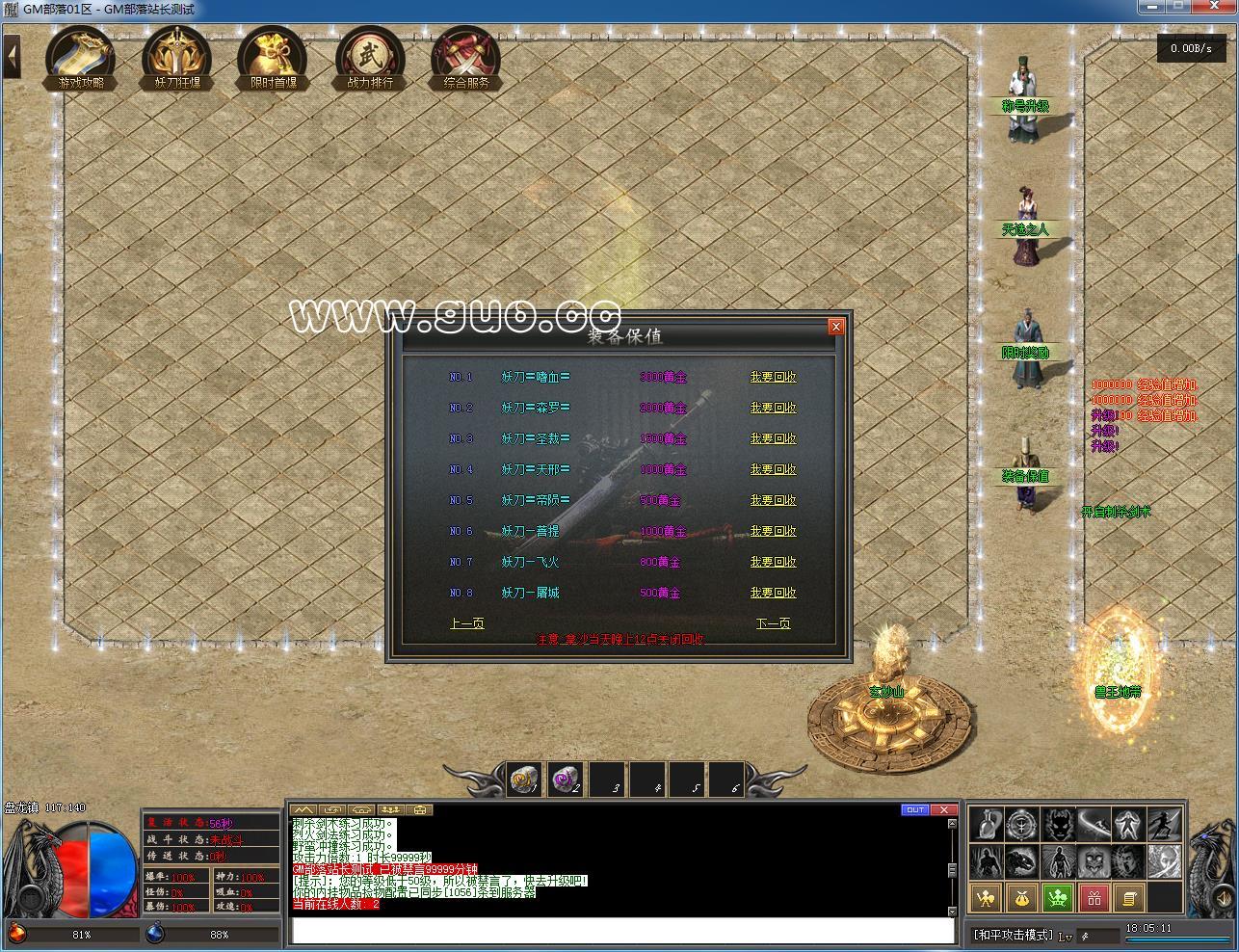
Task: Open the 妖刀狂爆 menu icon
Action: (x=177, y=58)
